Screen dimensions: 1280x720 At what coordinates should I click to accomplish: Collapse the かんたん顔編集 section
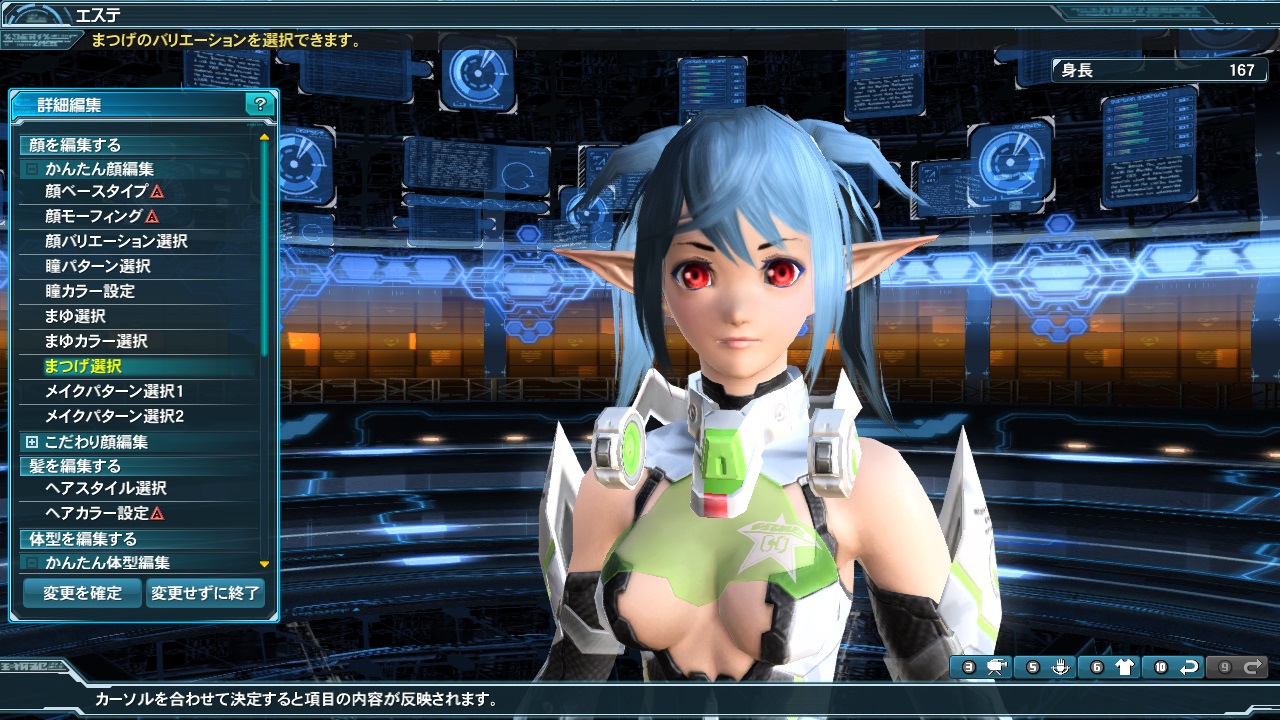(31, 168)
